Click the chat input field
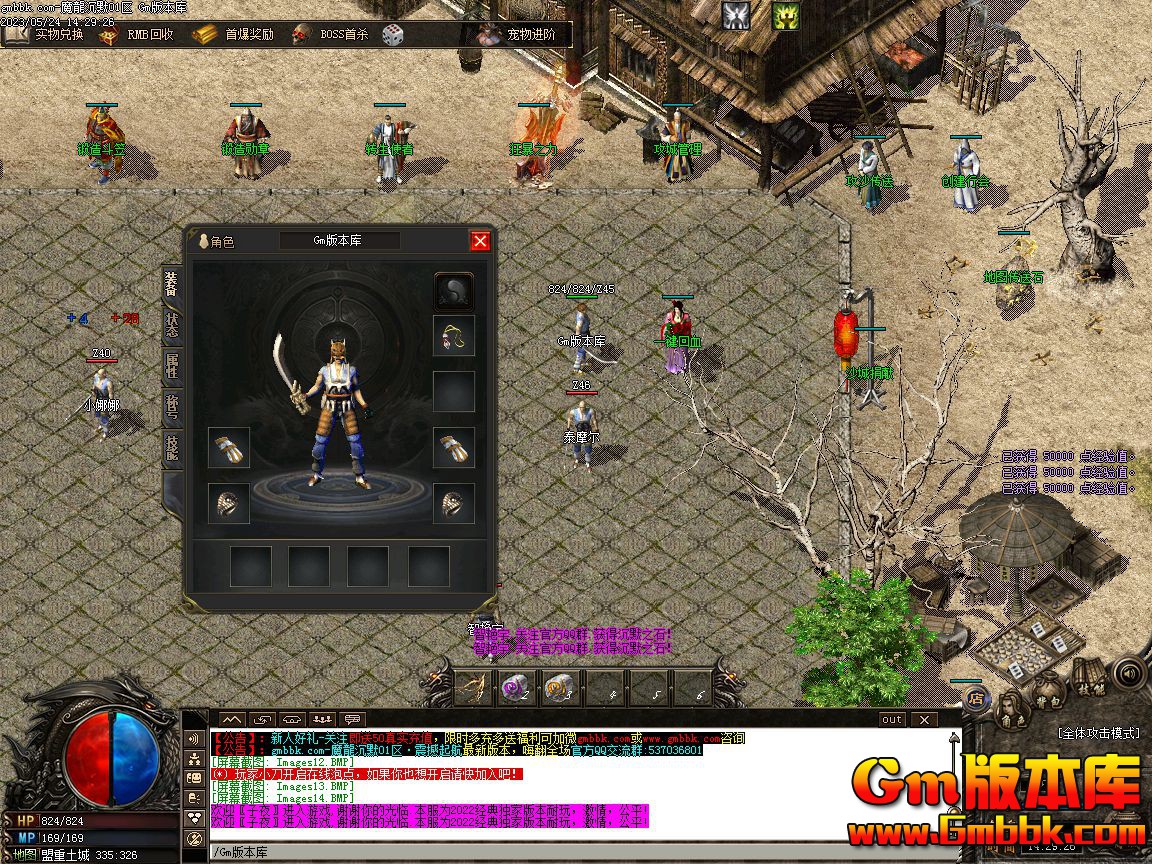 click(570, 852)
